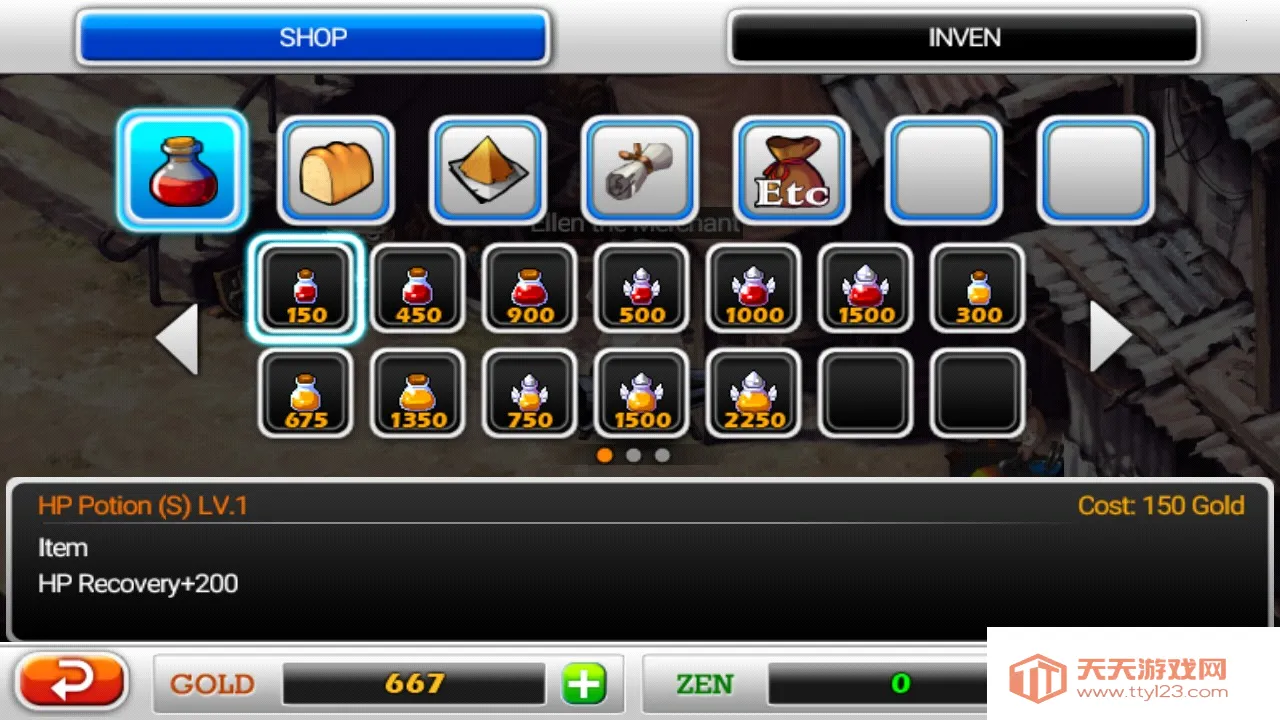Exit the shop with the back arrow
This screenshot has width=1280, height=720.
(x=68, y=683)
